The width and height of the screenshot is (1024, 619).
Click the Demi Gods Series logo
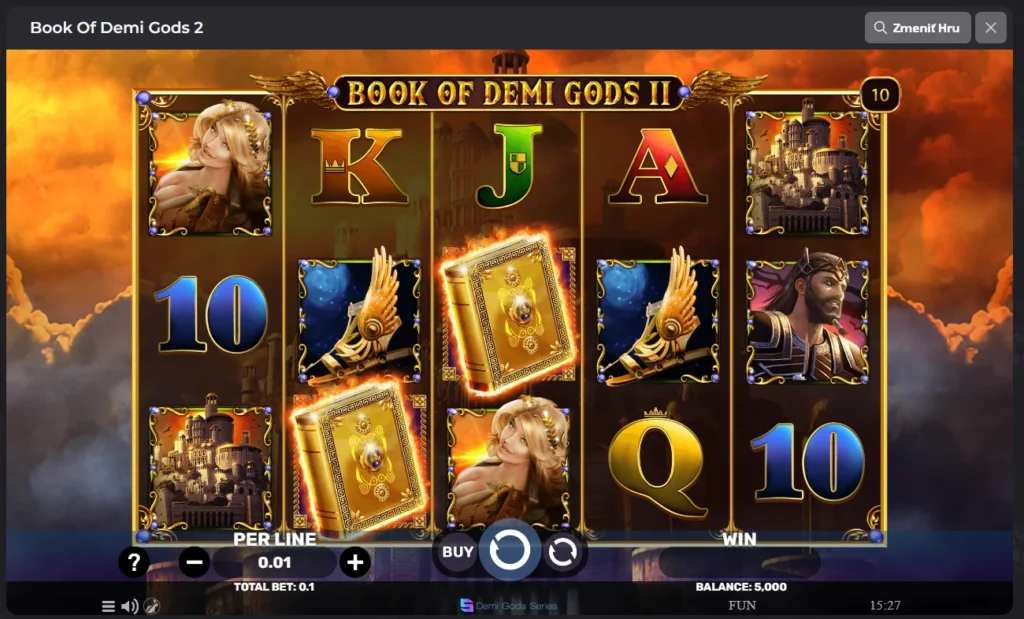pyautogui.click(x=509, y=606)
